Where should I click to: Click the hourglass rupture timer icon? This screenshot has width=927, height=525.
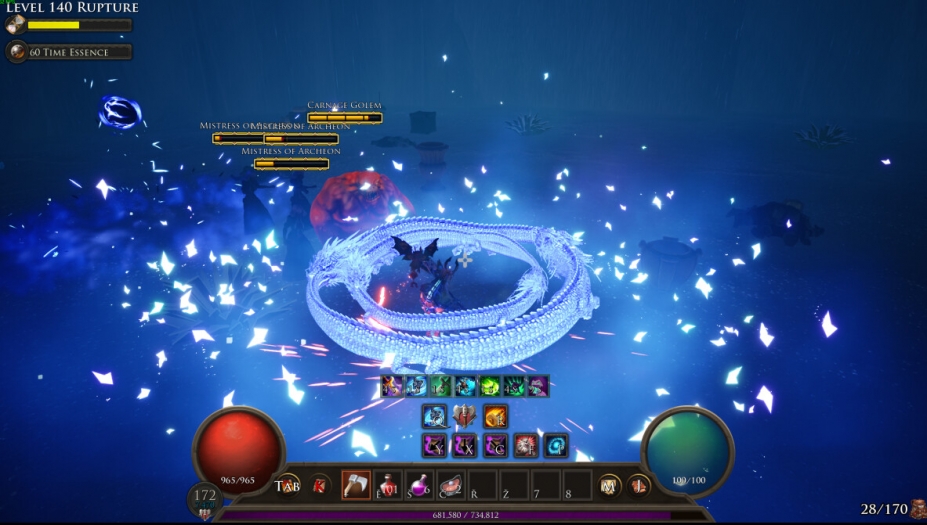click(x=15, y=25)
